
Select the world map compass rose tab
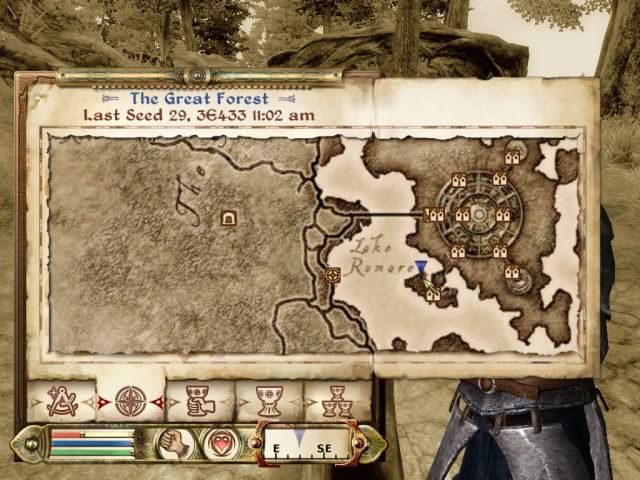[x=130, y=402]
